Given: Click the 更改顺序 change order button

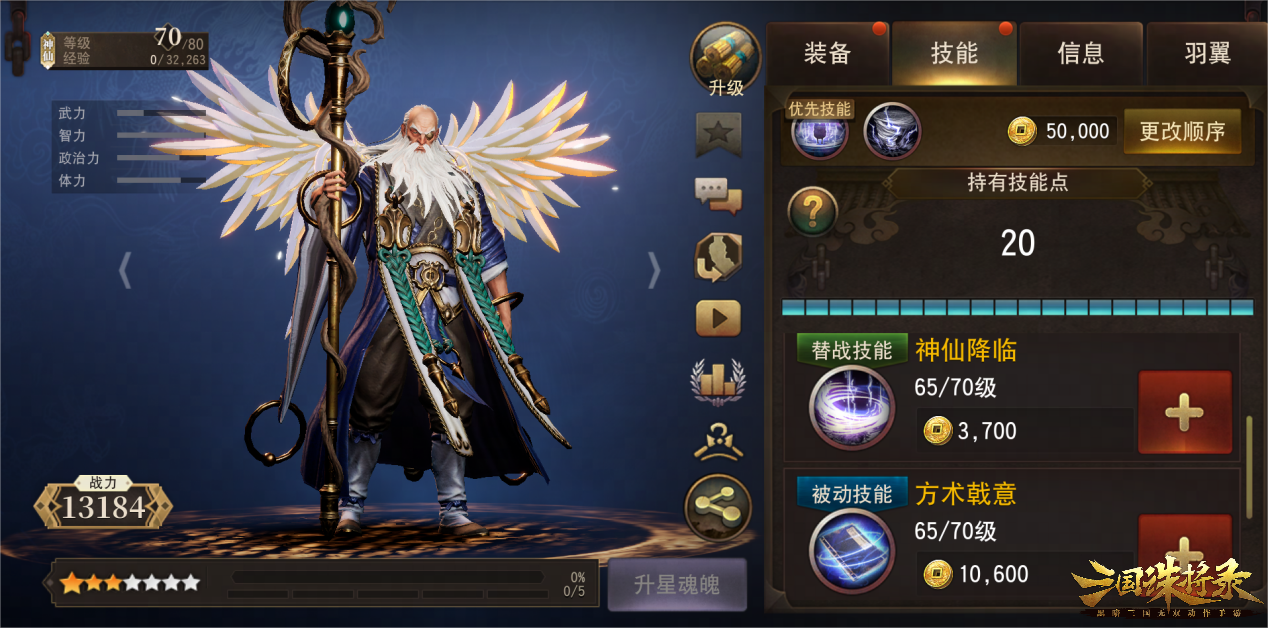Looking at the screenshot, I should [x=1182, y=131].
